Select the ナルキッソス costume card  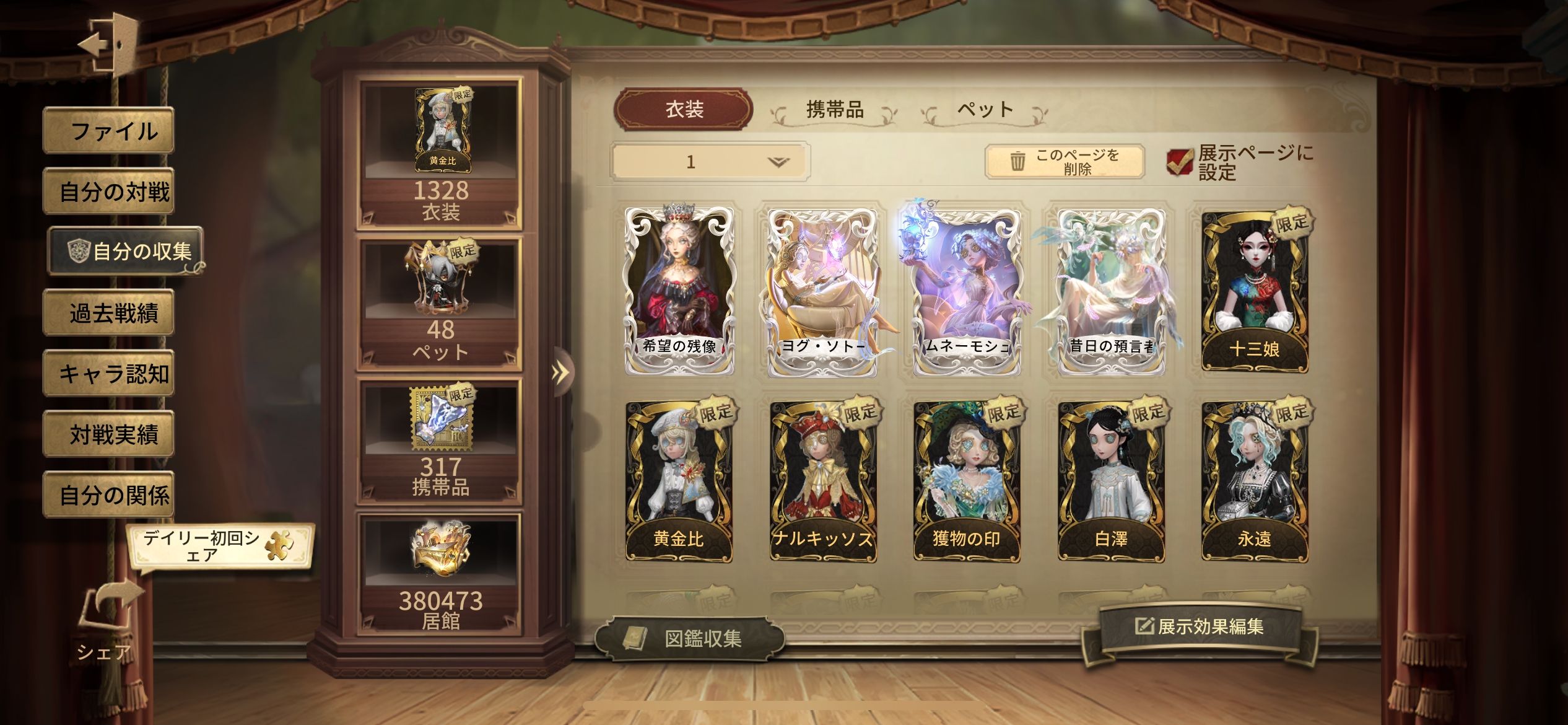coord(823,481)
